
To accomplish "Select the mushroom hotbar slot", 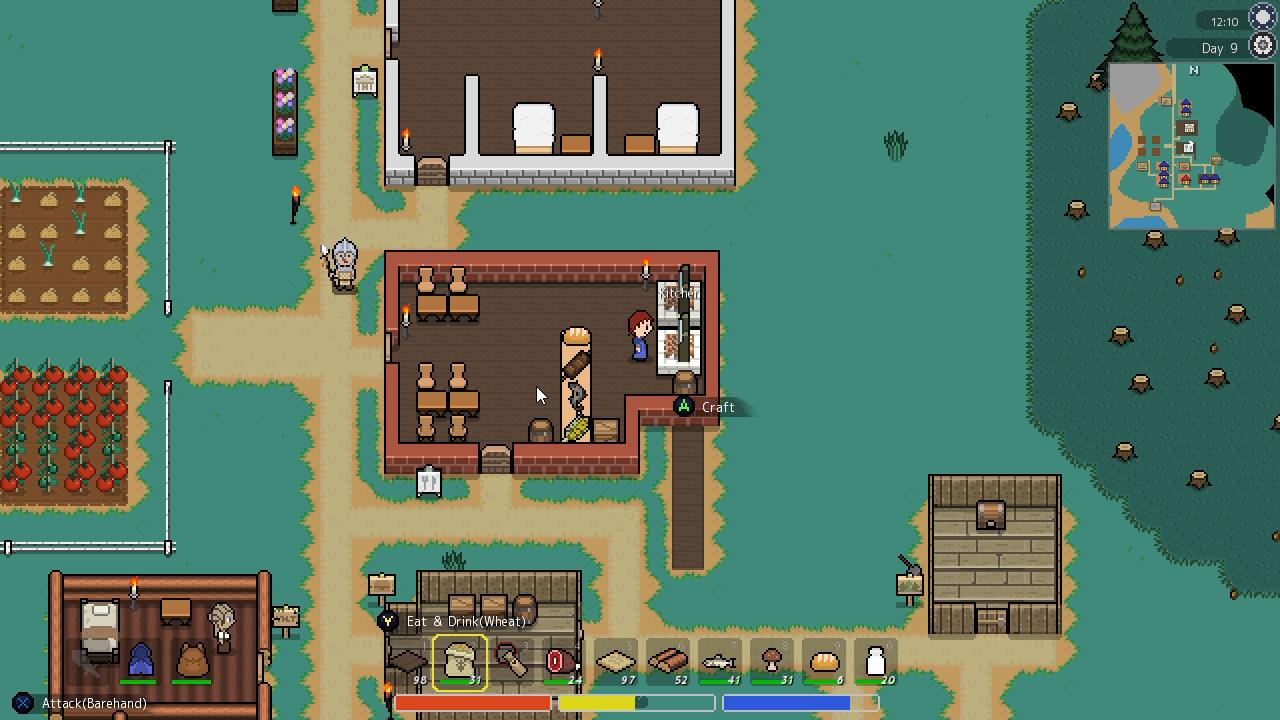I will click(772, 662).
